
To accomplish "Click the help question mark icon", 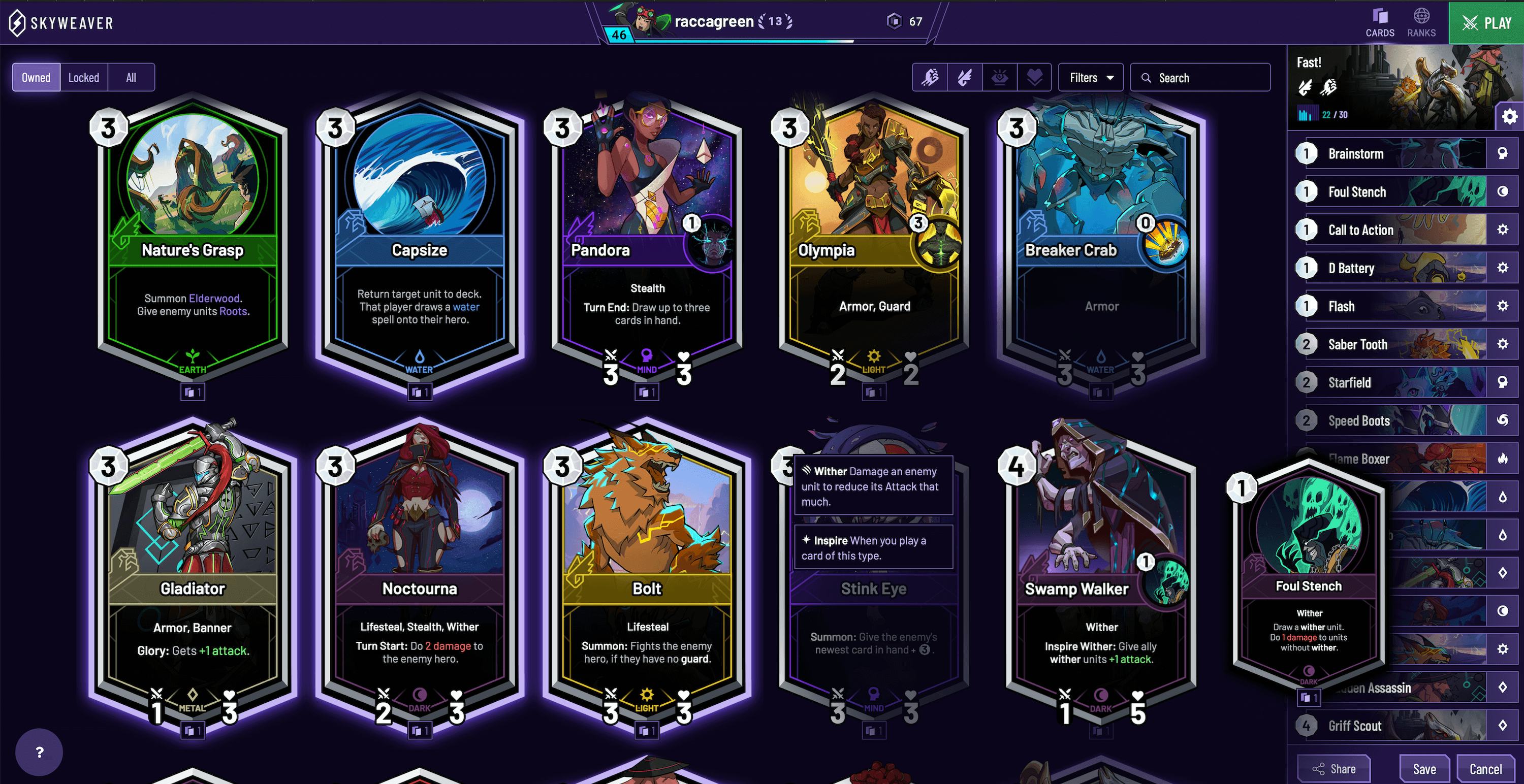I will coord(39,752).
